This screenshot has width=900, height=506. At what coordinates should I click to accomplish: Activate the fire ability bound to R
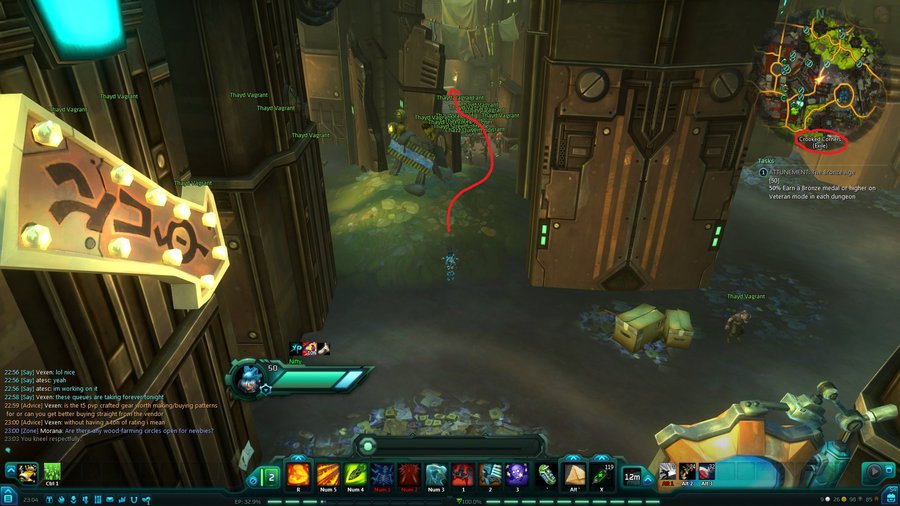pyautogui.click(x=299, y=474)
